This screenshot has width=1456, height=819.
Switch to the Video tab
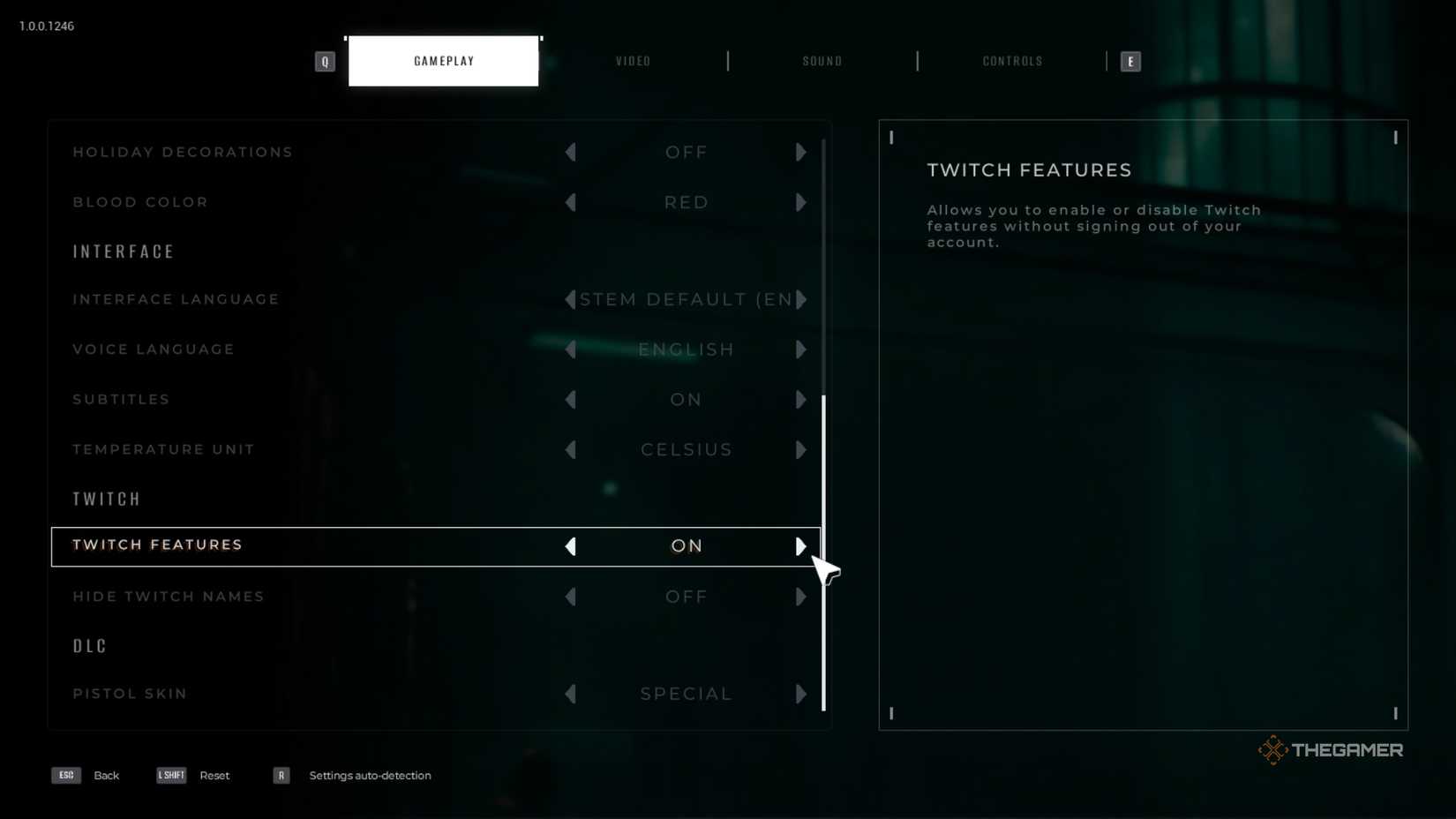point(633,61)
